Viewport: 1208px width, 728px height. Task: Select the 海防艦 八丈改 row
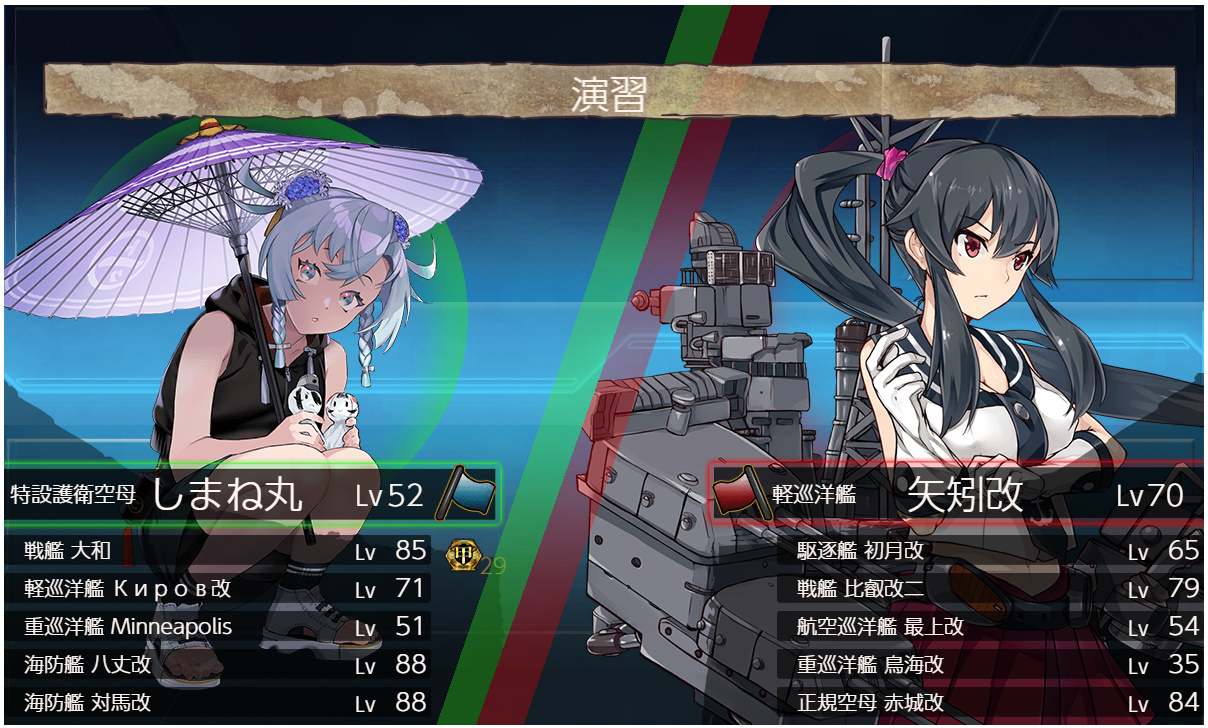click(x=220, y=664)
